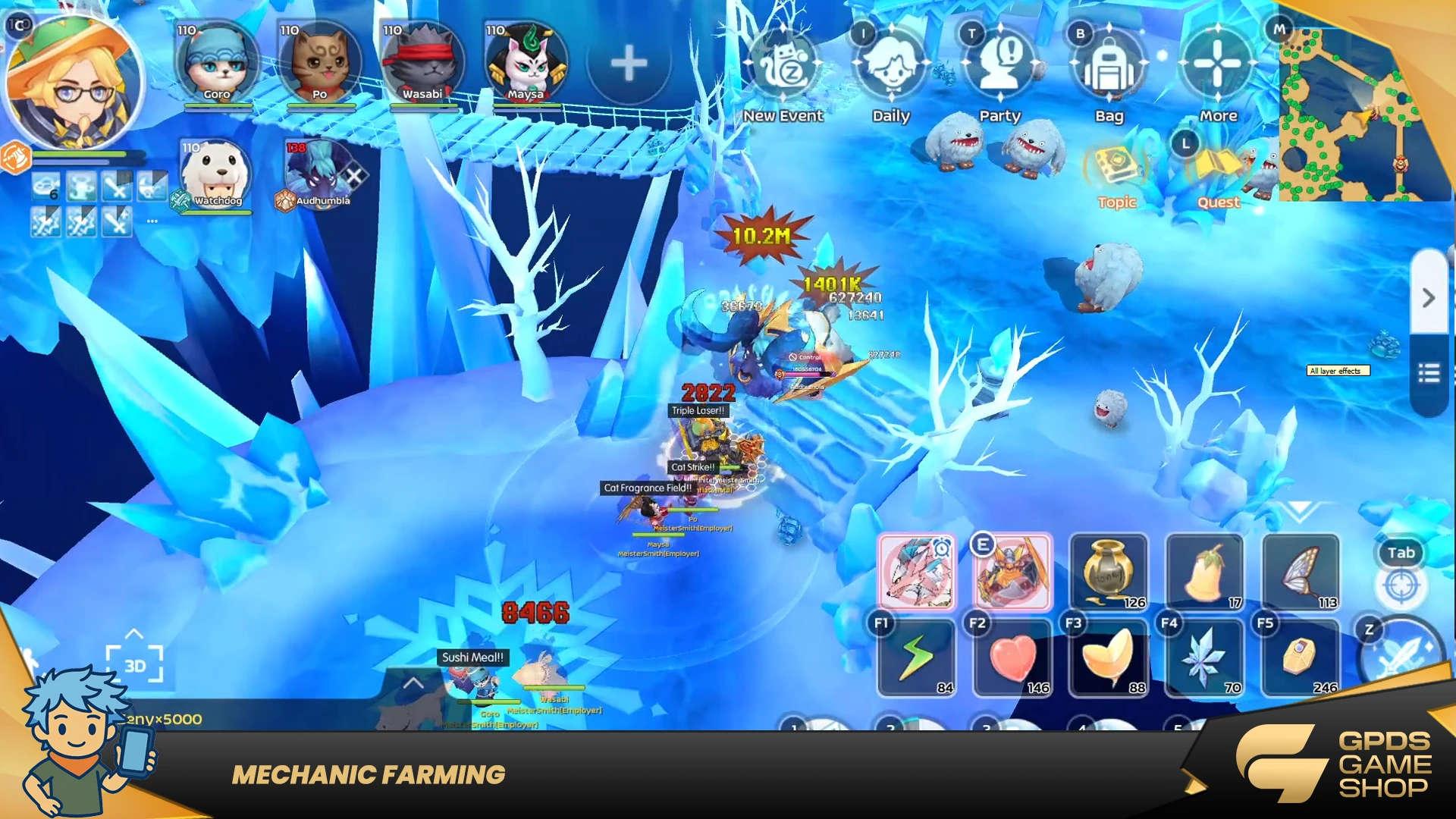Screen dimensions: 1456x819
Task: Open the Bag inventory
Action: [1109, 67]
